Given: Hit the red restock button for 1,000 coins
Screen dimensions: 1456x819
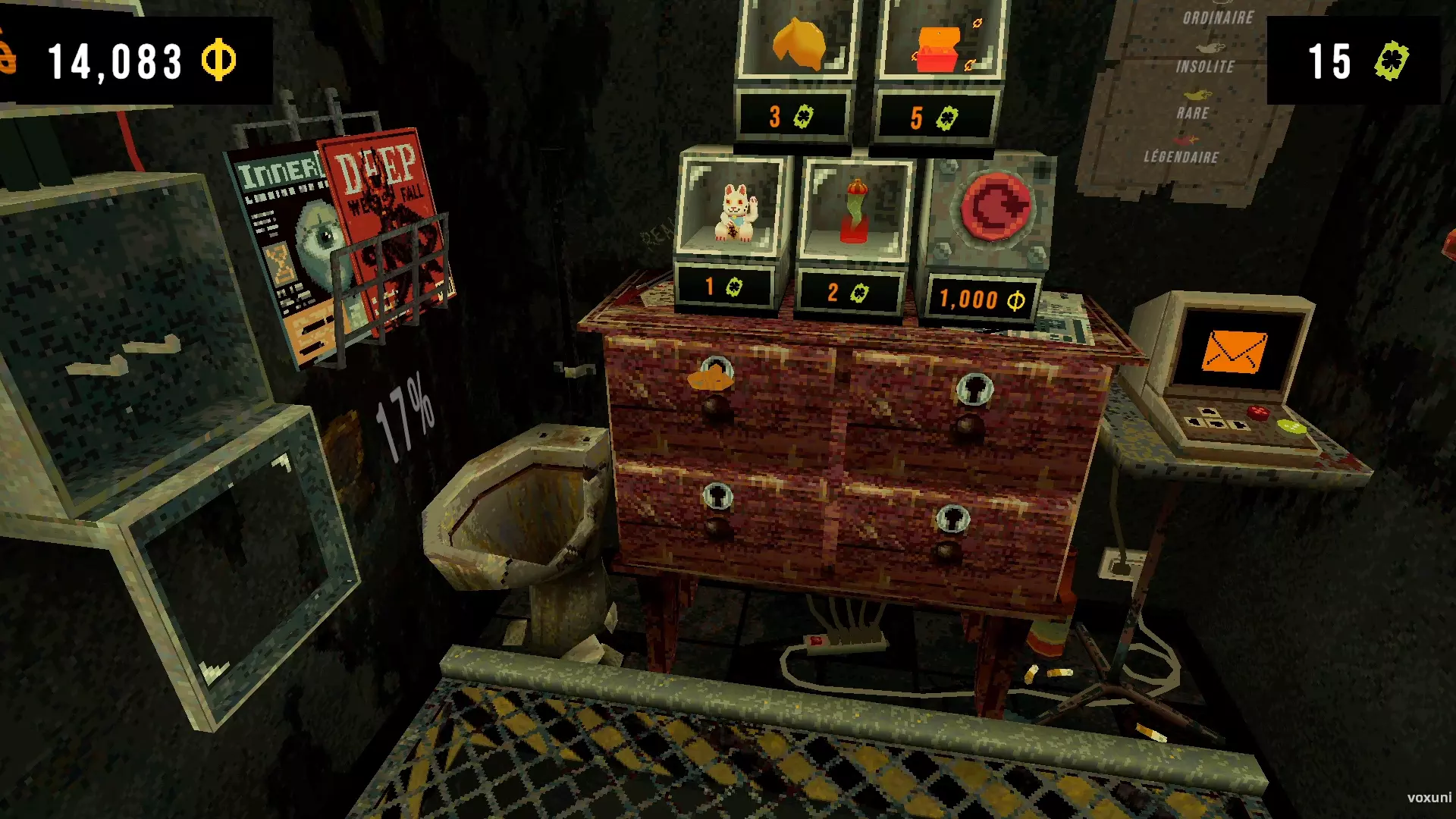Looking at the screenshot, I should pos(995,206).
